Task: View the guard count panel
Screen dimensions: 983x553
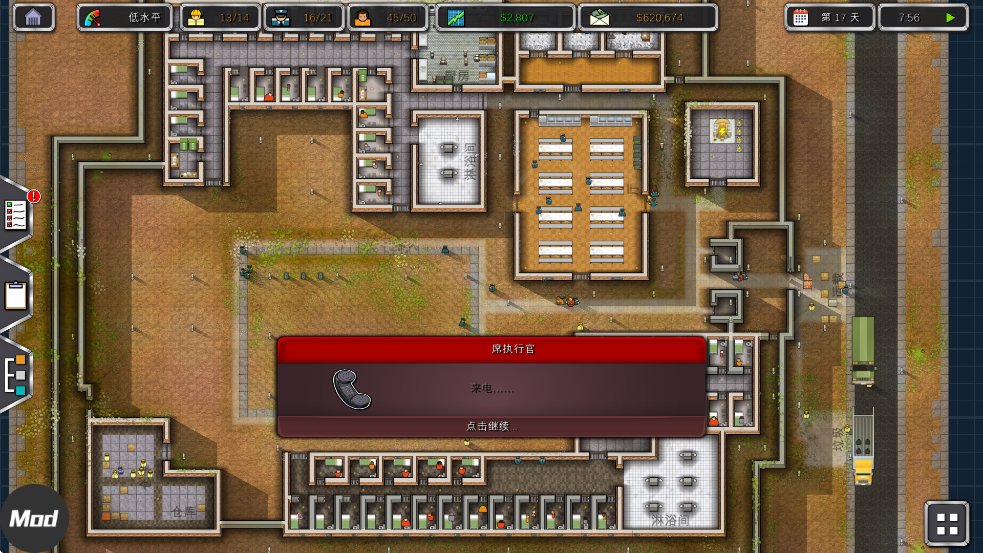Action: click(303, 17)
